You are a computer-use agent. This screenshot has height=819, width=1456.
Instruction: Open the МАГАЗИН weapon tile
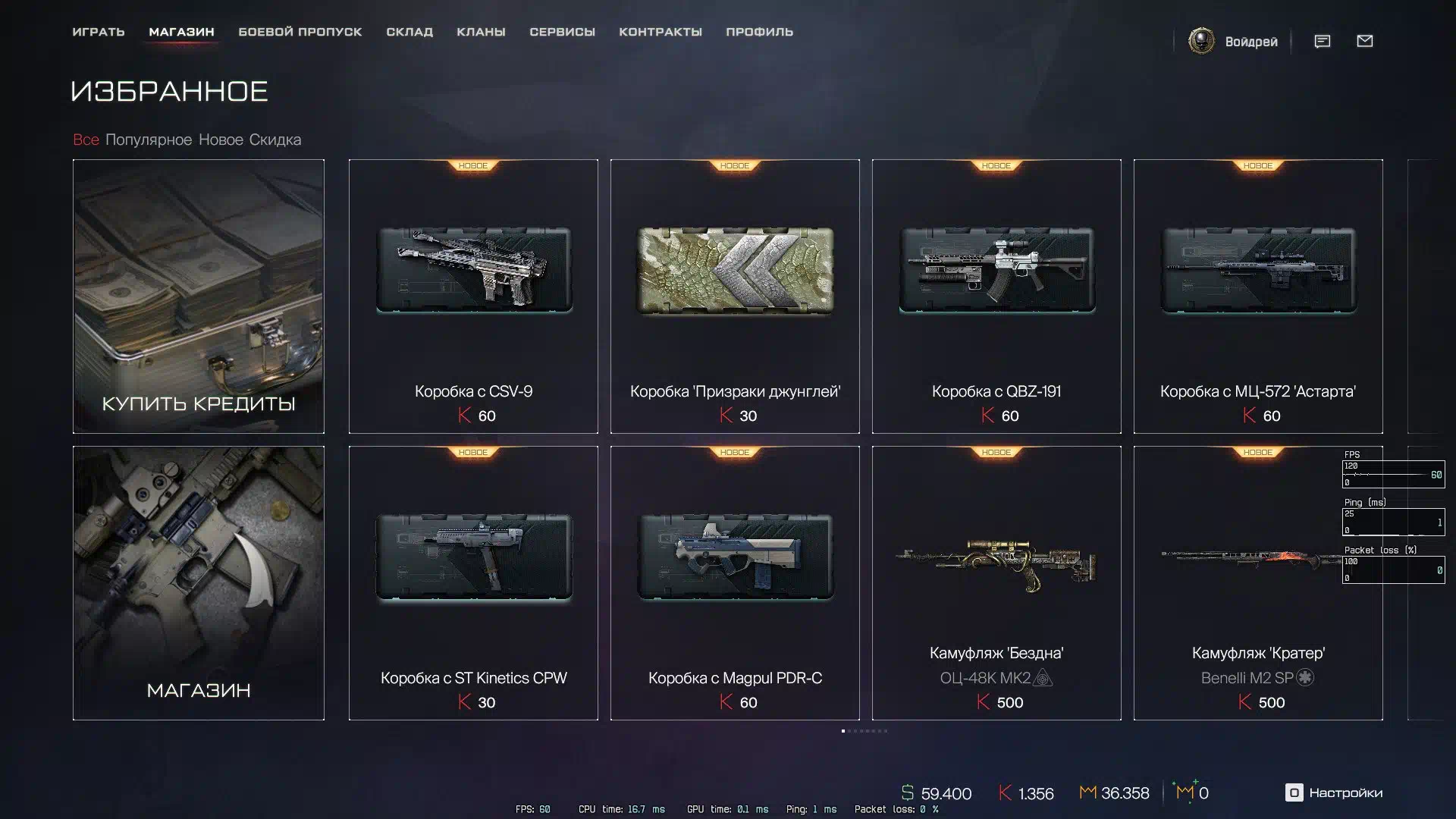click(199, 582)
